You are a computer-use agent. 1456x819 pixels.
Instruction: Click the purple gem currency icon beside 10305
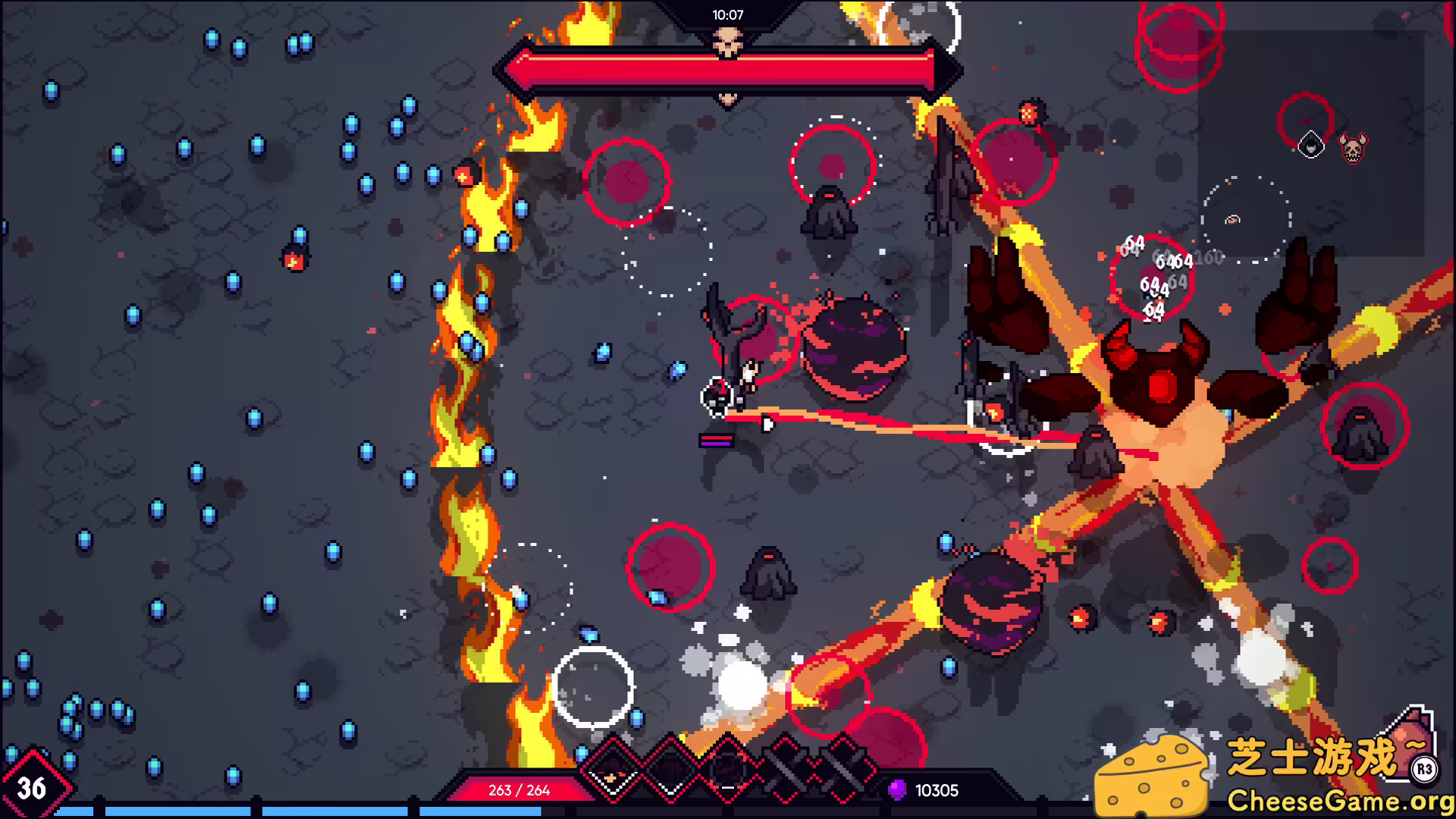pos(896,791)
